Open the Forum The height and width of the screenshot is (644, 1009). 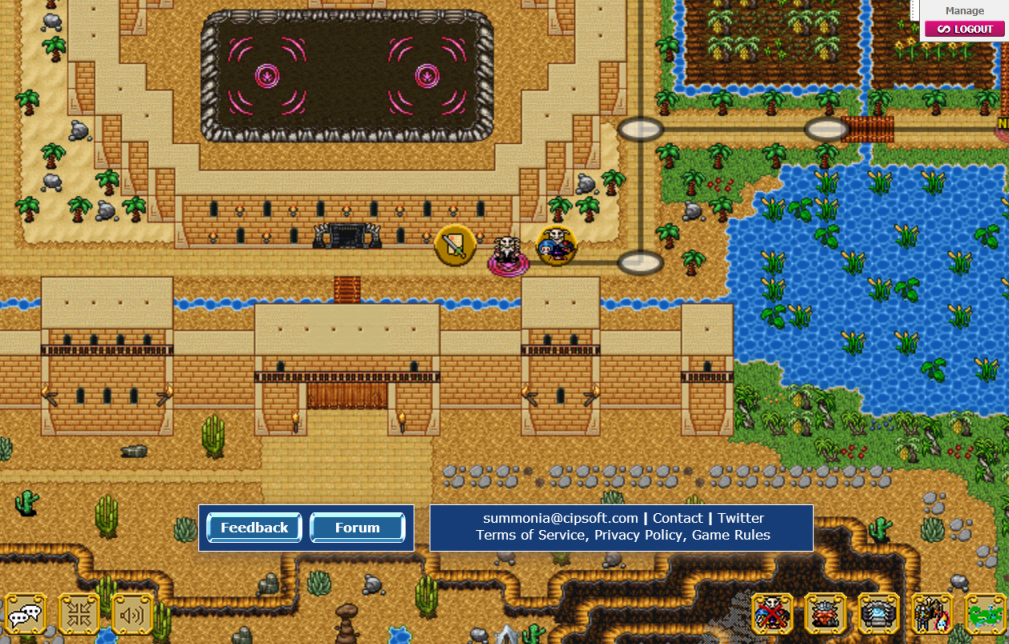coord(357,528)
